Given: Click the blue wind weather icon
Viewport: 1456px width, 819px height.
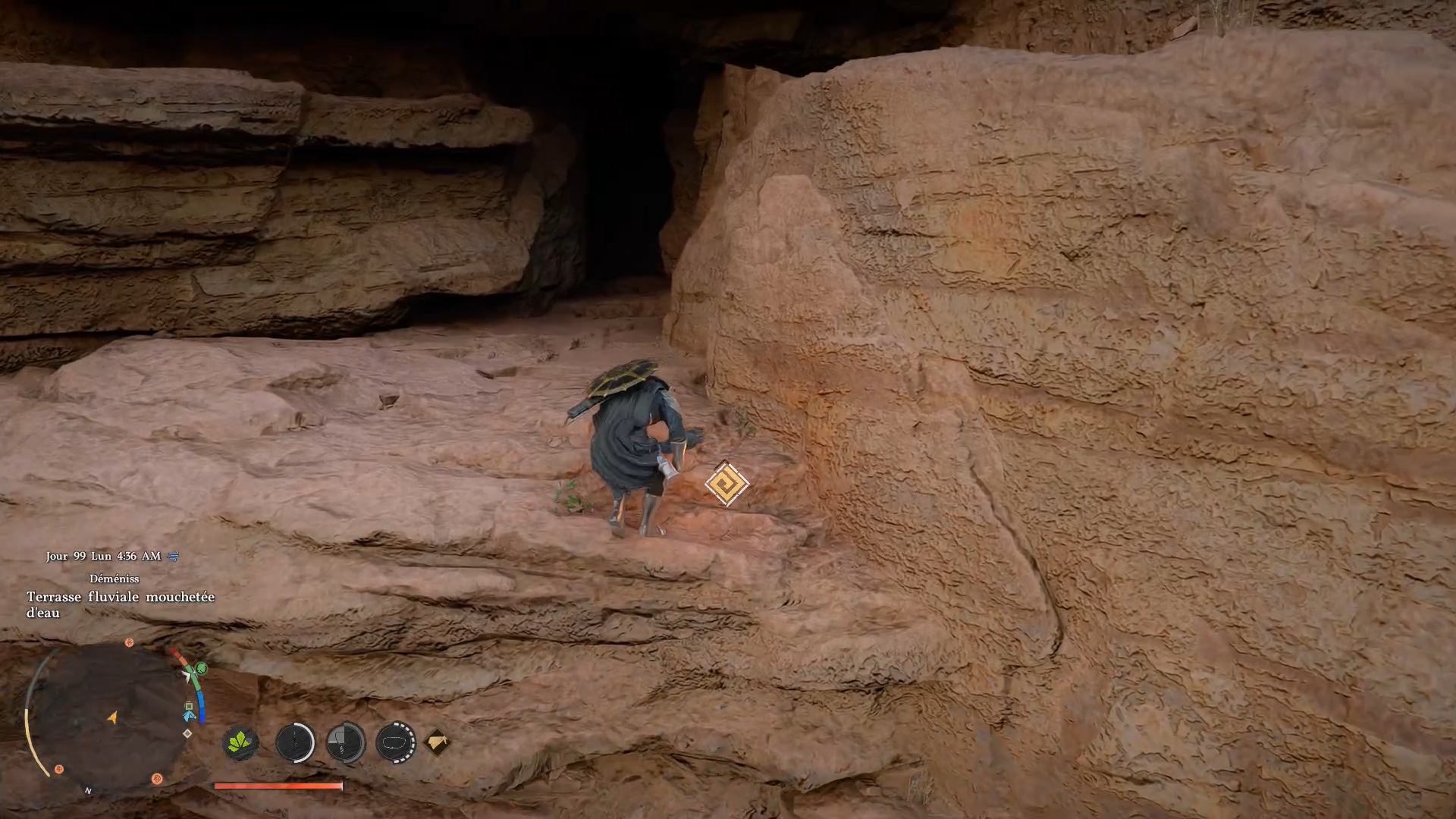Looking at the screenshot, I should pos(174,557).
